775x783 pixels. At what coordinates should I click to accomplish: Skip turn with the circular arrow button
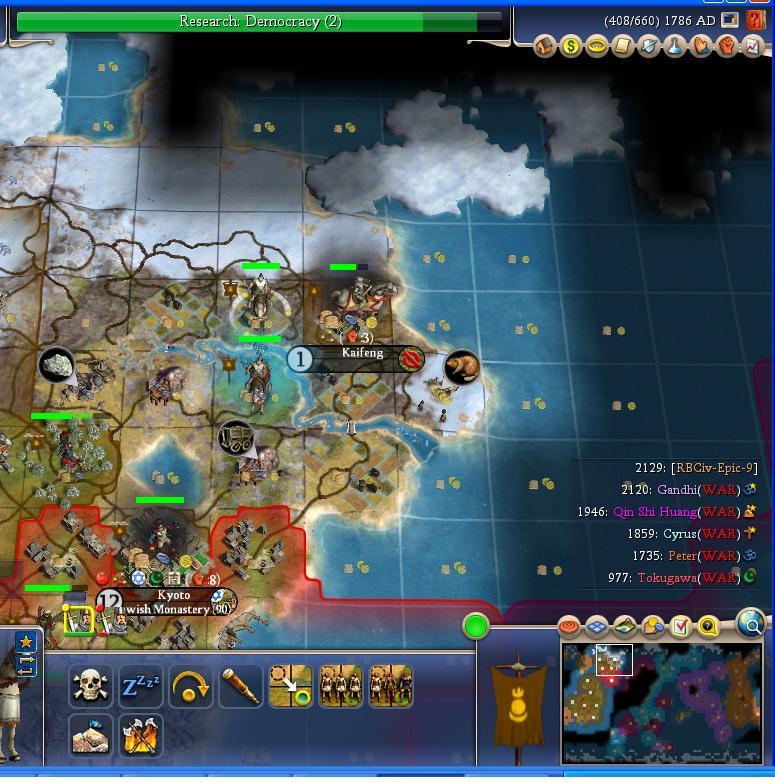click(191, 687)
